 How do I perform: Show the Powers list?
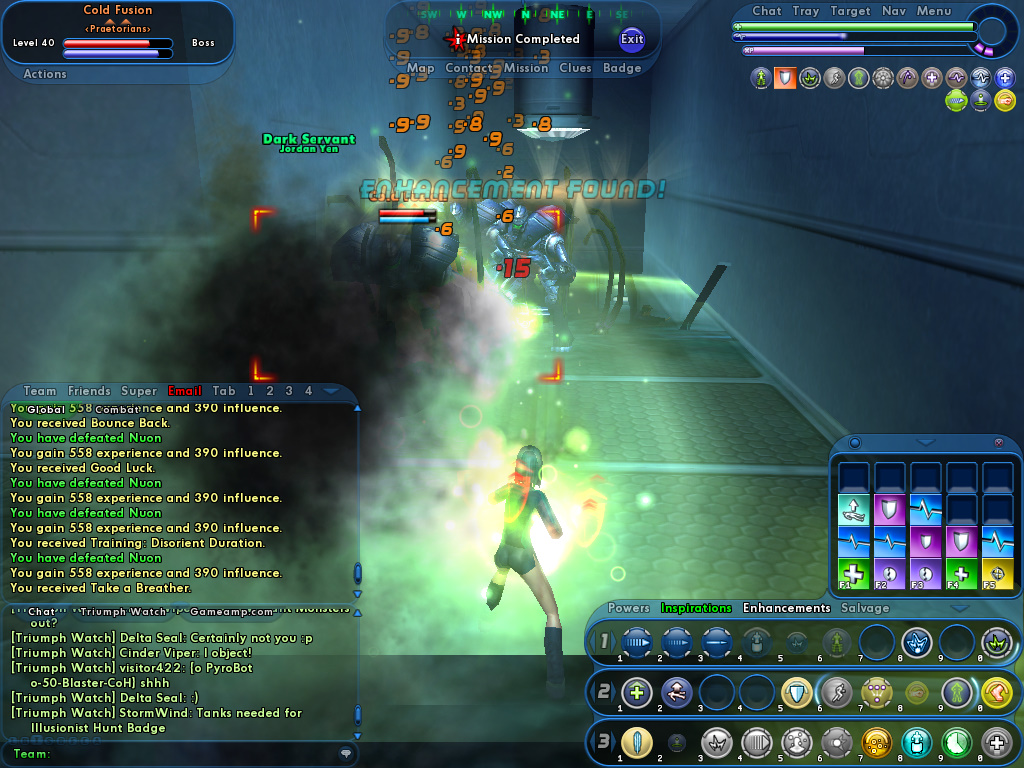tap(629, 608)
